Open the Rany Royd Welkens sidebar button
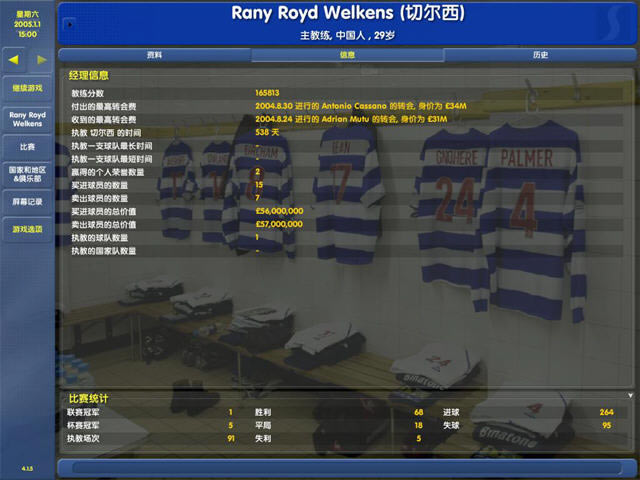This screenshot has height=480, width=640. coord(27,119)
